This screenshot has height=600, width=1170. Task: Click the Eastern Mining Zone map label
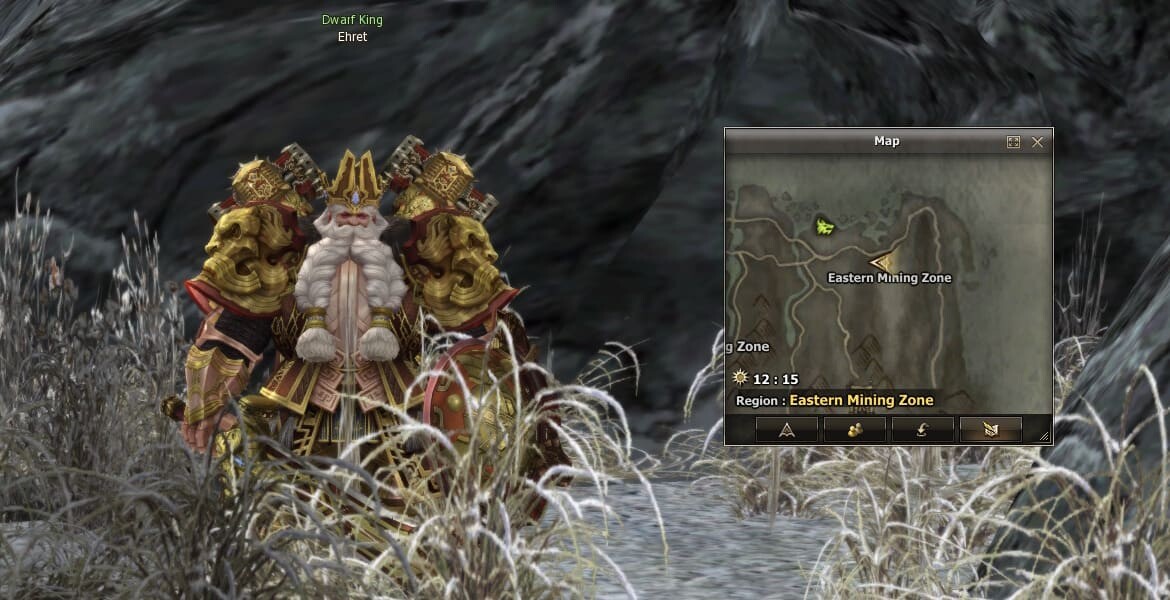pos(889,278)
